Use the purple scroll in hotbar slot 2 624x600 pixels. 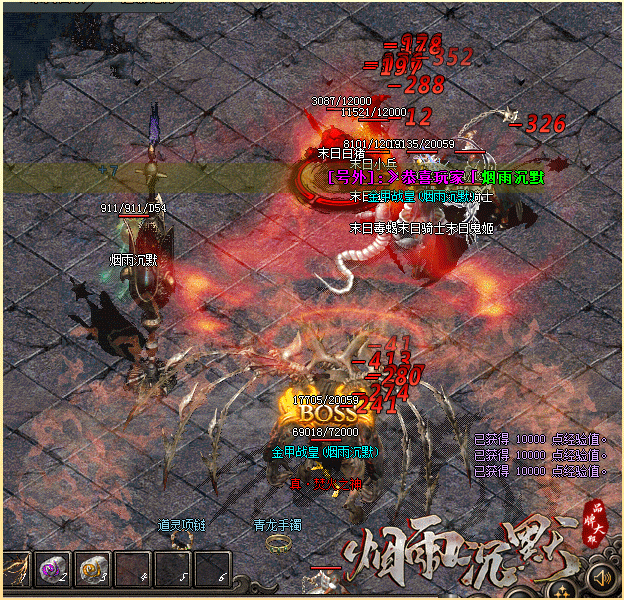point(52,569)
